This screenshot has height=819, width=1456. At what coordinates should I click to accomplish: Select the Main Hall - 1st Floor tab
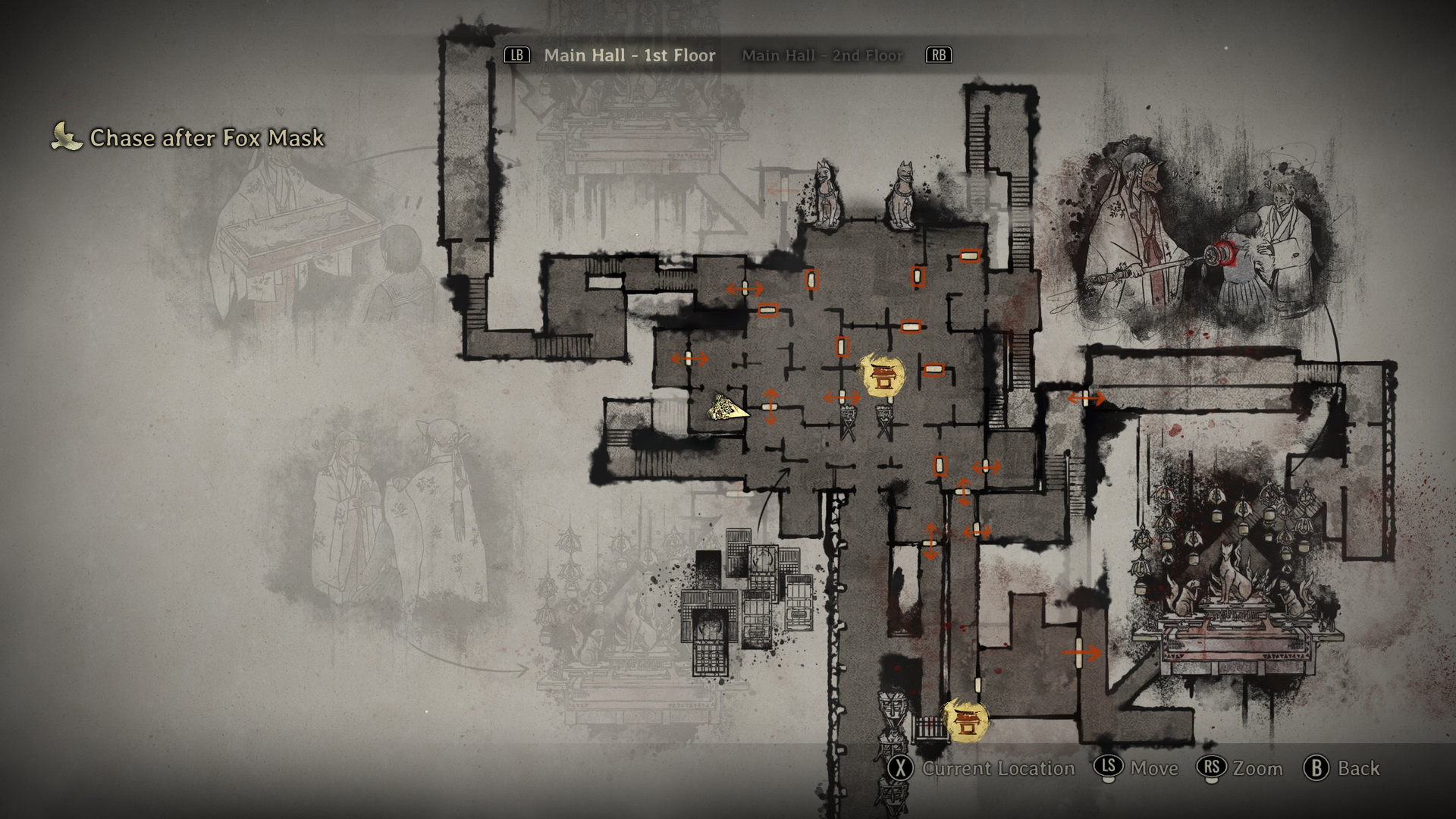click(629, 55)
